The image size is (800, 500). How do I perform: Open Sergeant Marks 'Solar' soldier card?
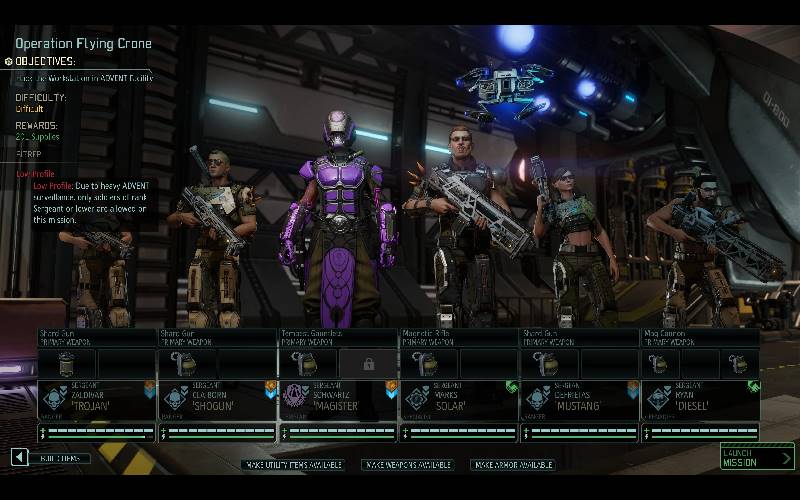[459, 400]
